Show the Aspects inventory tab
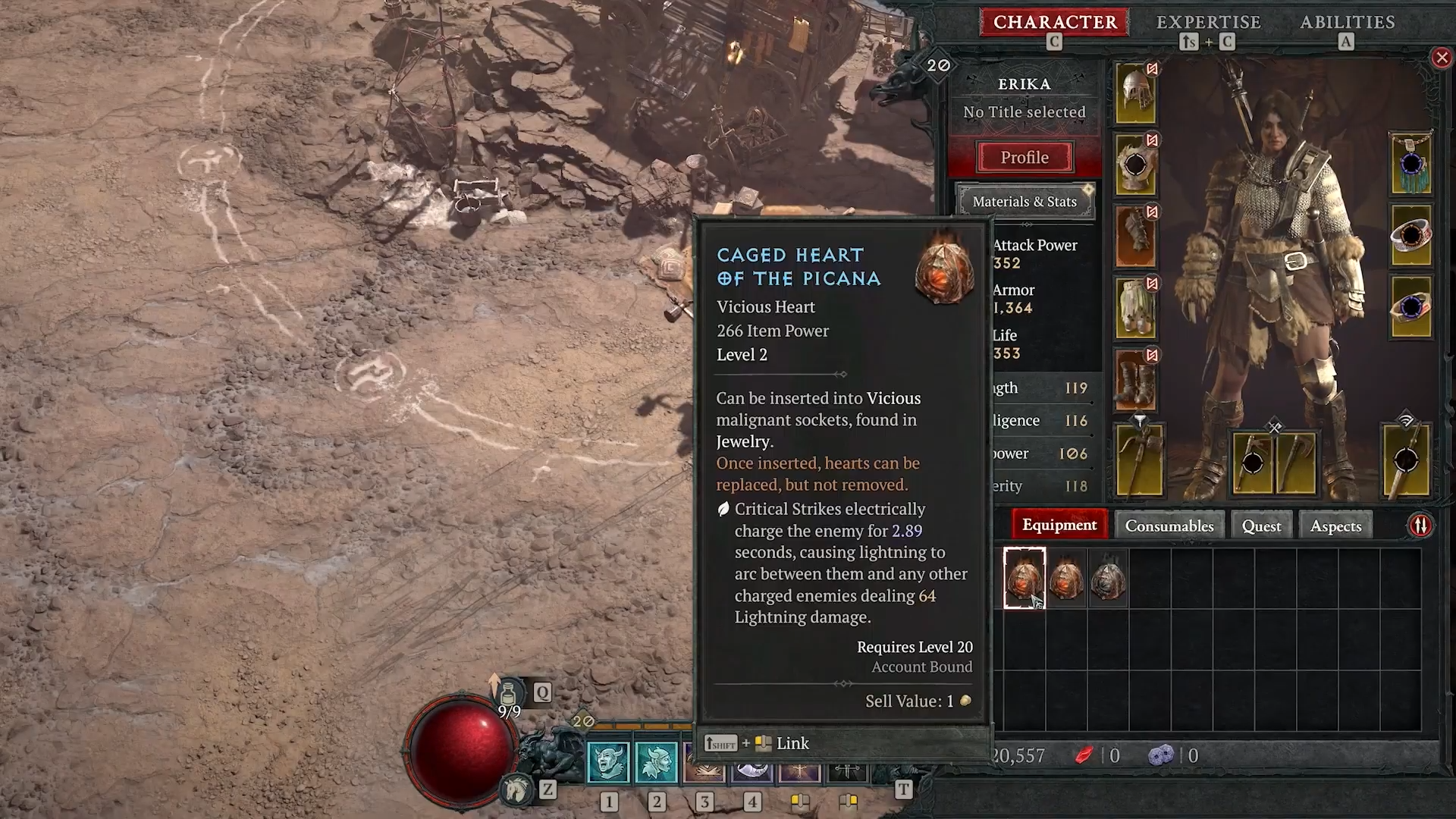The height and width of the screenshot is (819, 1456). pyautogui.click(x=1335, y=526)
